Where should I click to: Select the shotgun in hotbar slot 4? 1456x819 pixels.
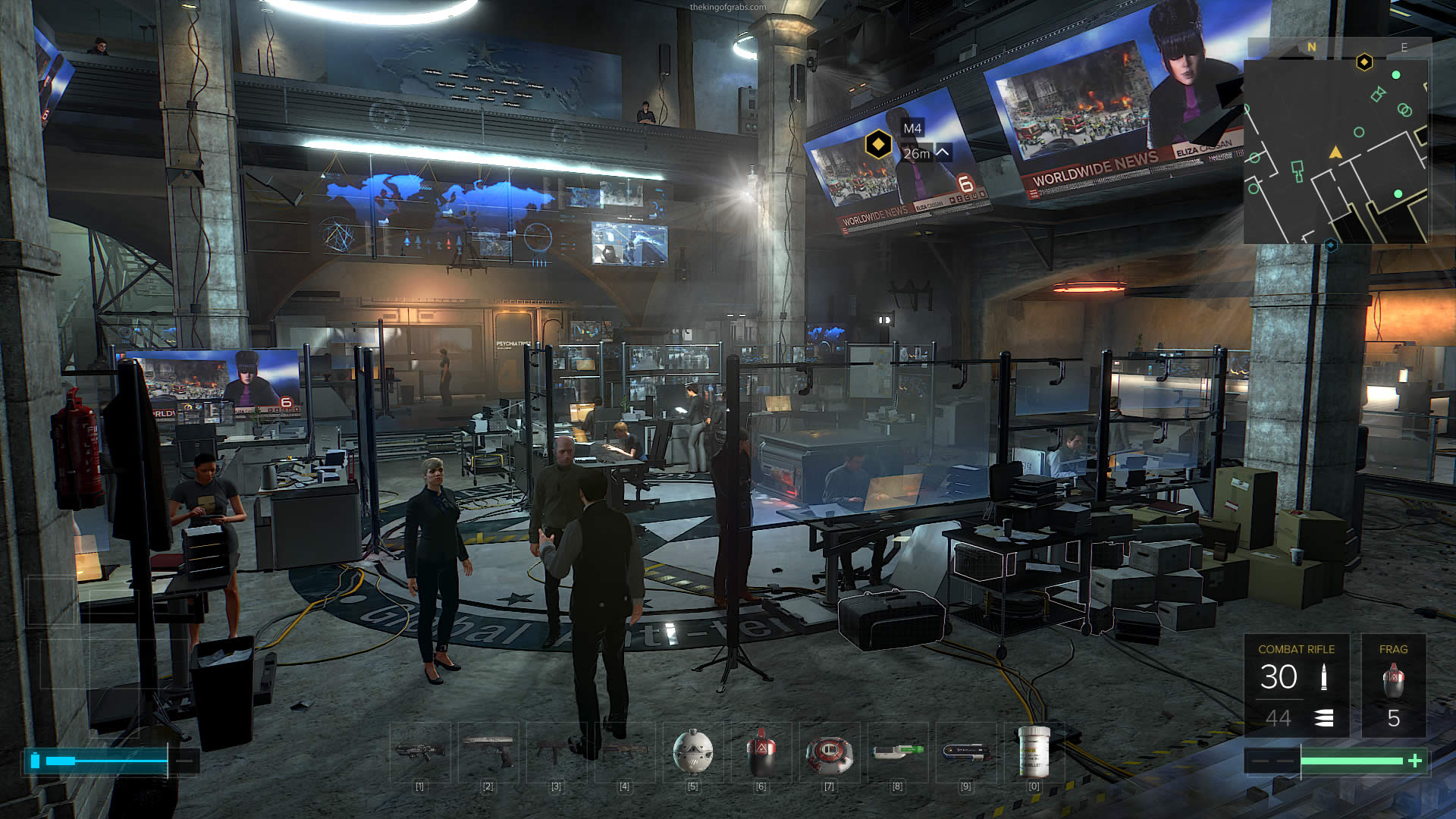tap(625, 752)
